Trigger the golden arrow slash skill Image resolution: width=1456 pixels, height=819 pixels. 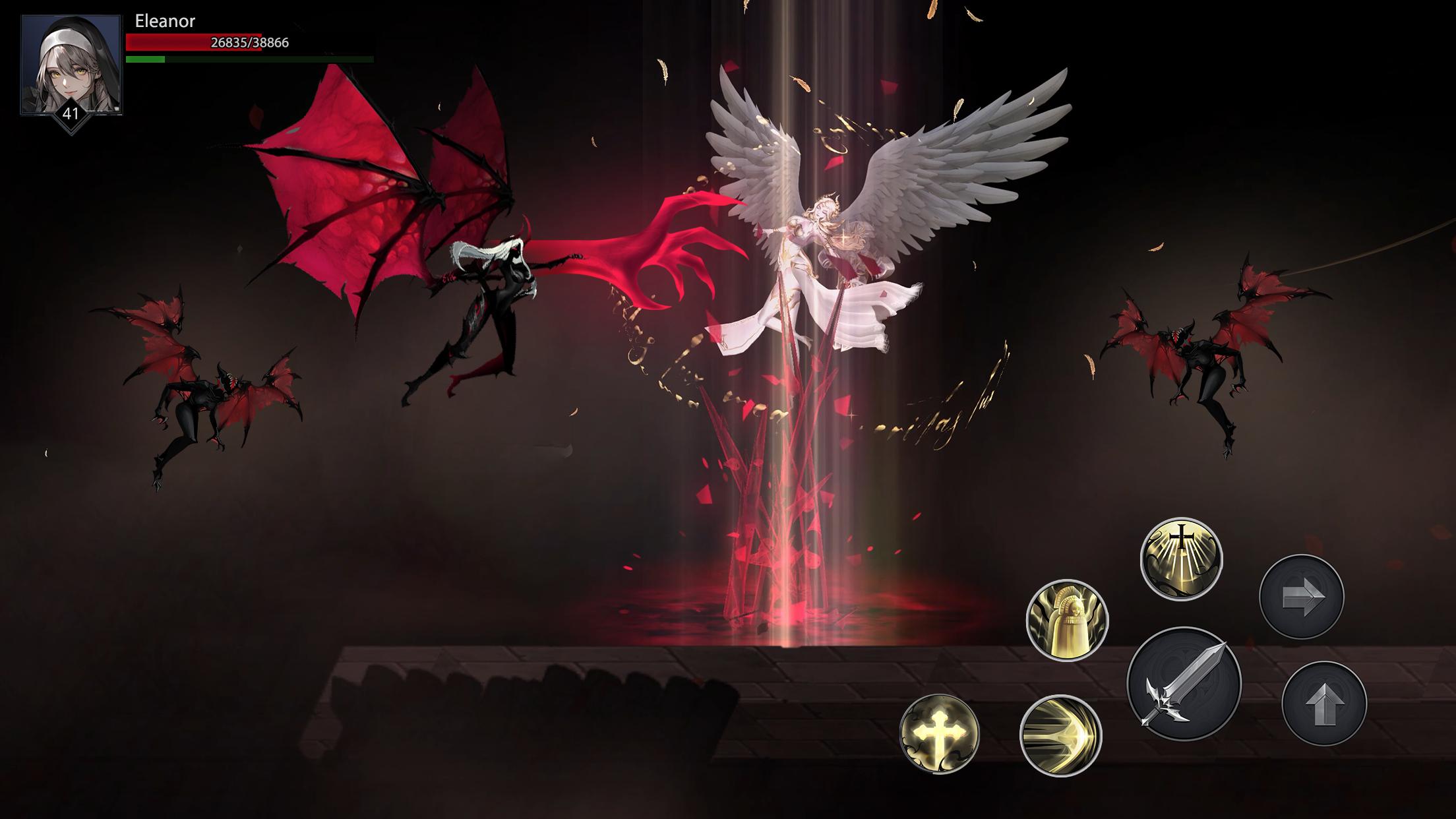(1060, 735)
